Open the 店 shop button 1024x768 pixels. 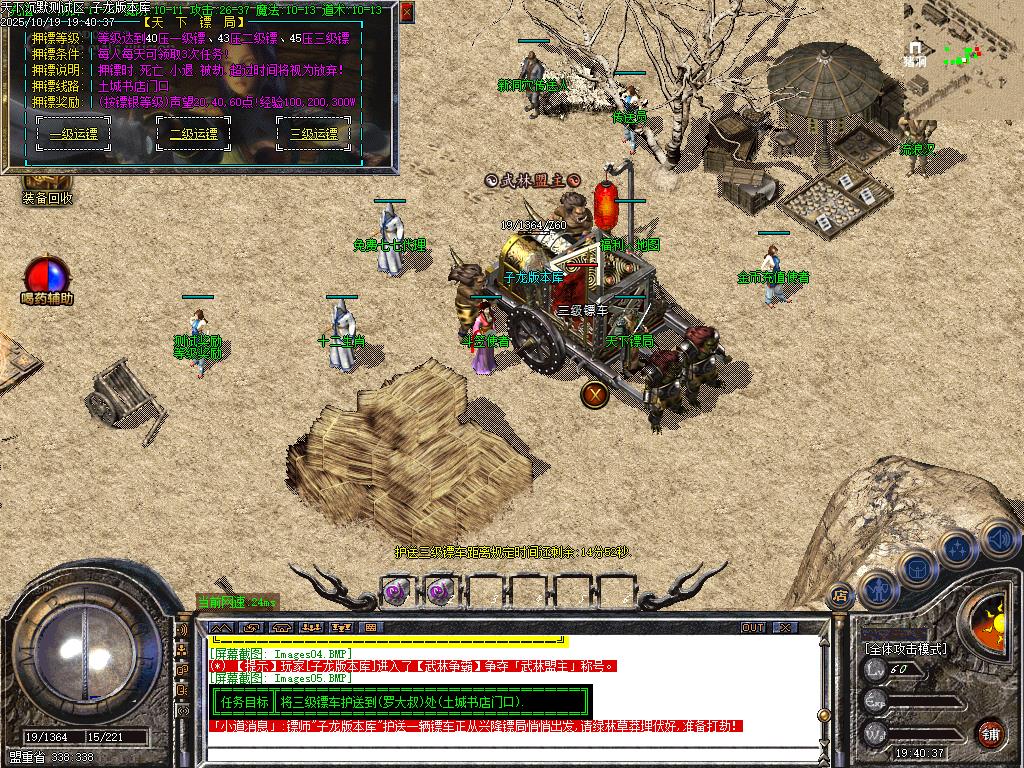click(840, 596)
